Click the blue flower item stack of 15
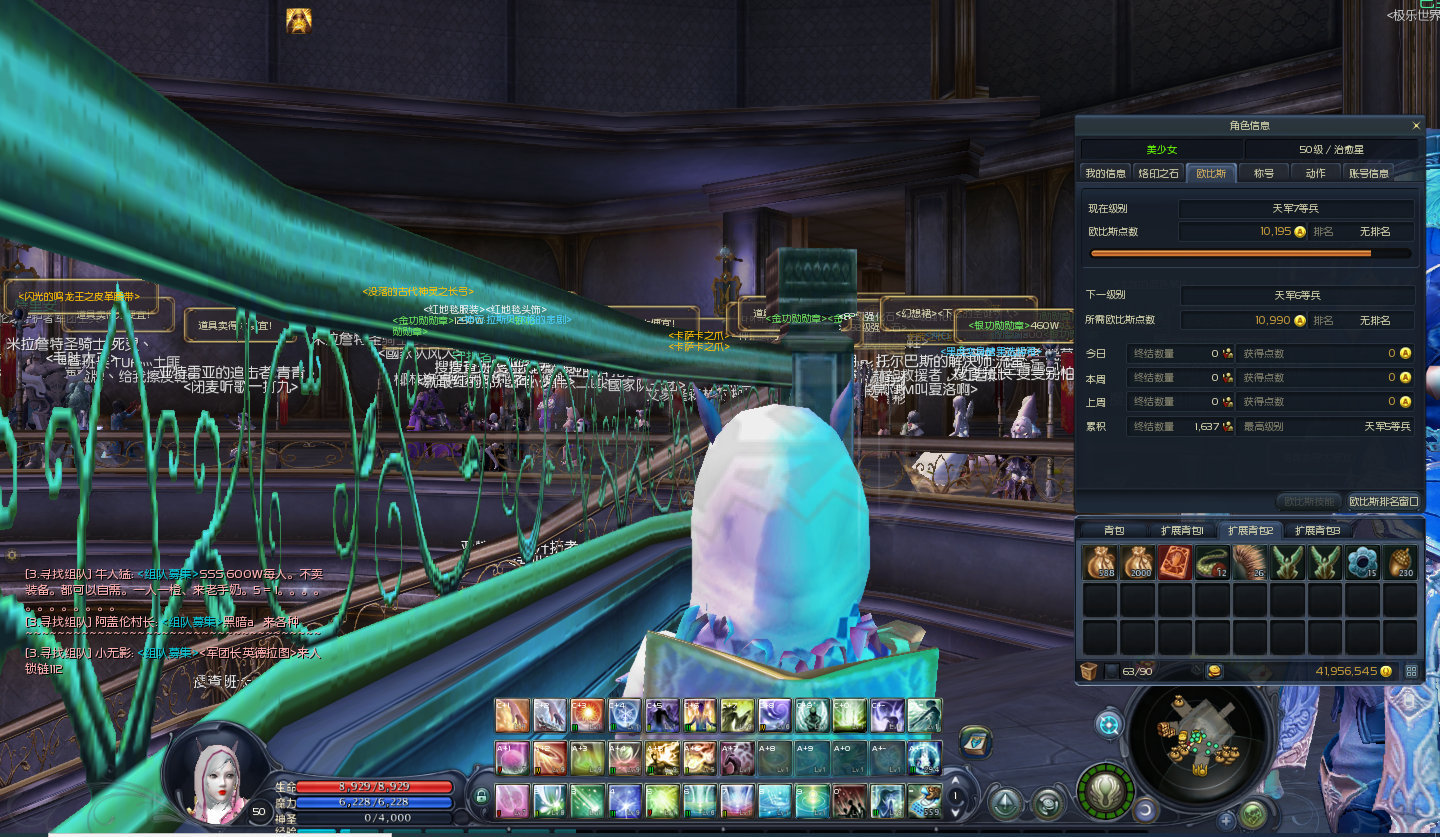The image size is (1440, 837). pyautogui.click(x=1362, y=563)
